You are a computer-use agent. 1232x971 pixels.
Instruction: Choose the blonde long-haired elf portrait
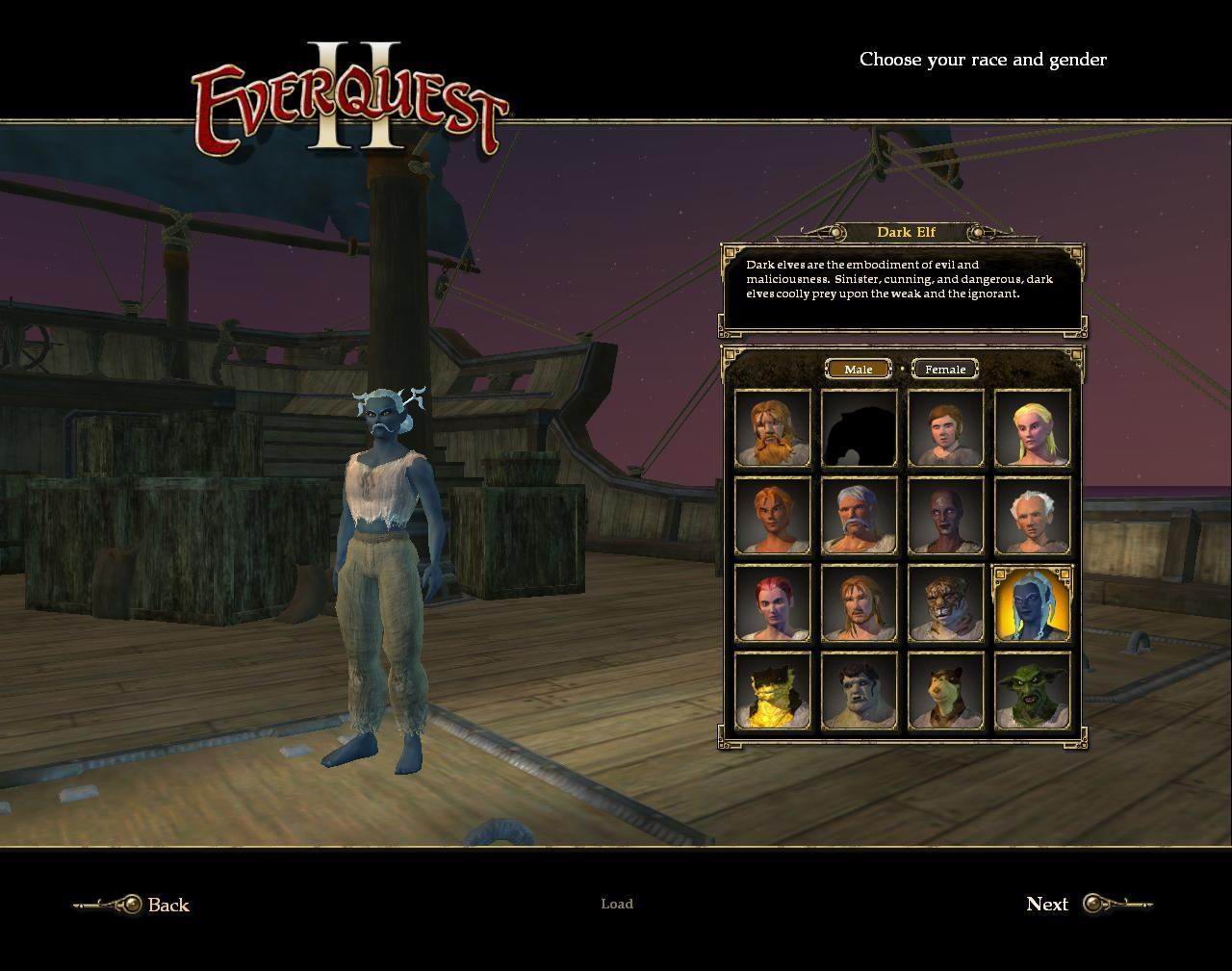coord(1033,429)
